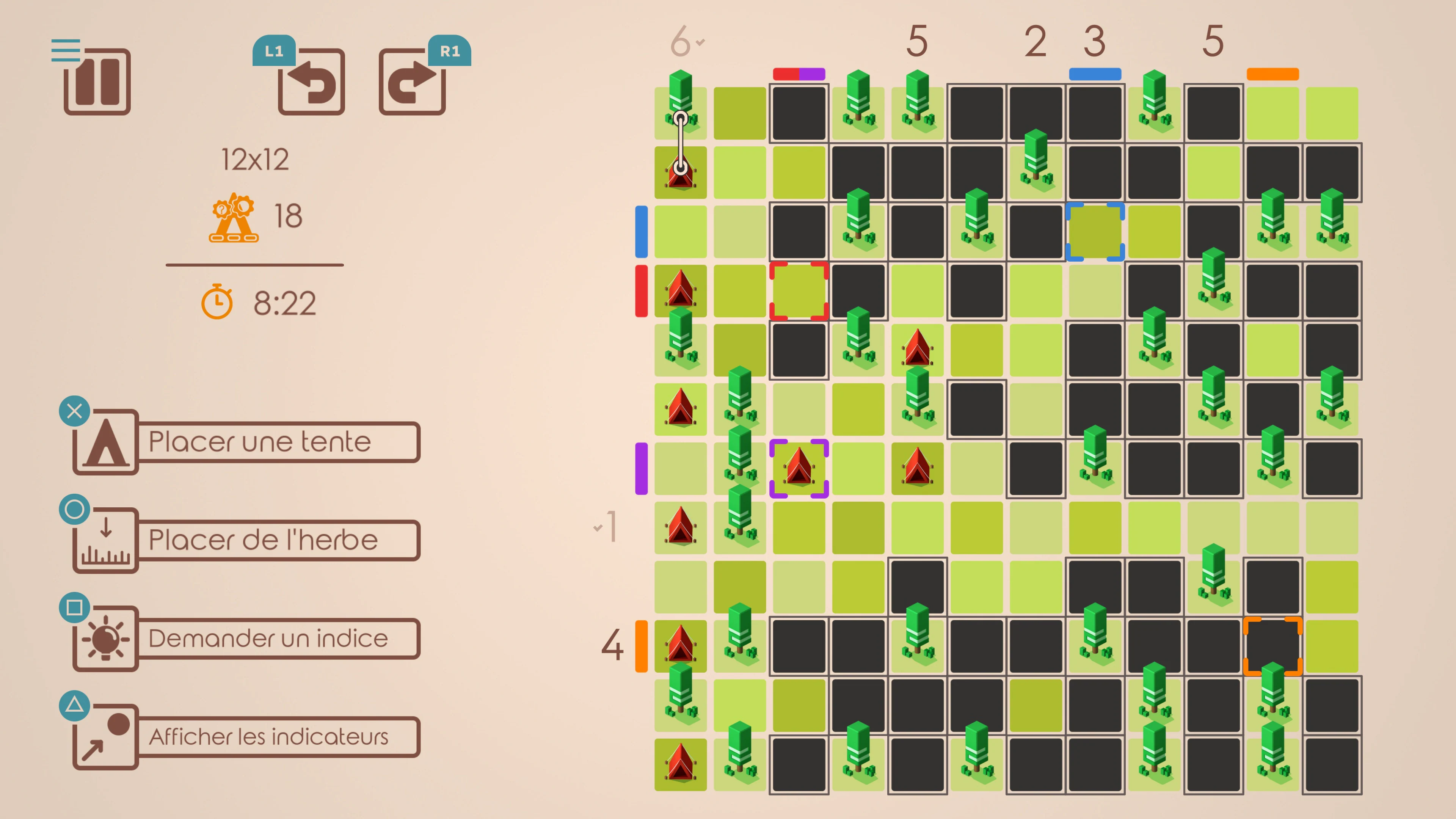Select the Placer de l'herbe tool icon
This screenshot has height=819, width=1456.
[x=105, y=540]
